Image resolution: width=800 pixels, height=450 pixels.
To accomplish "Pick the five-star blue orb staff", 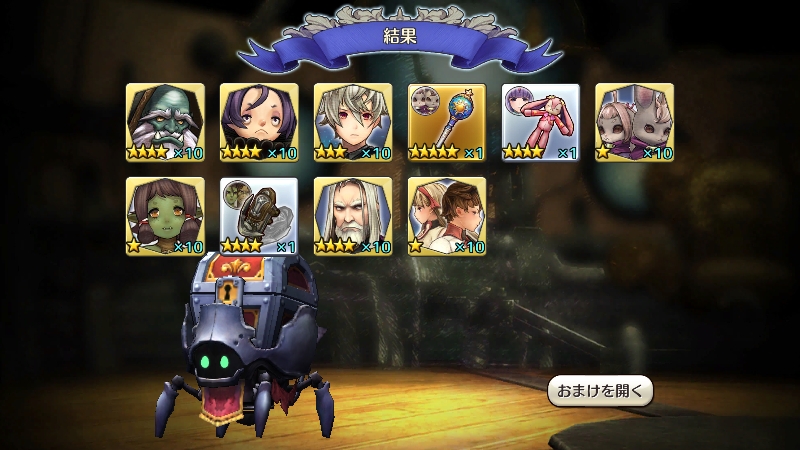I will 447,122.
